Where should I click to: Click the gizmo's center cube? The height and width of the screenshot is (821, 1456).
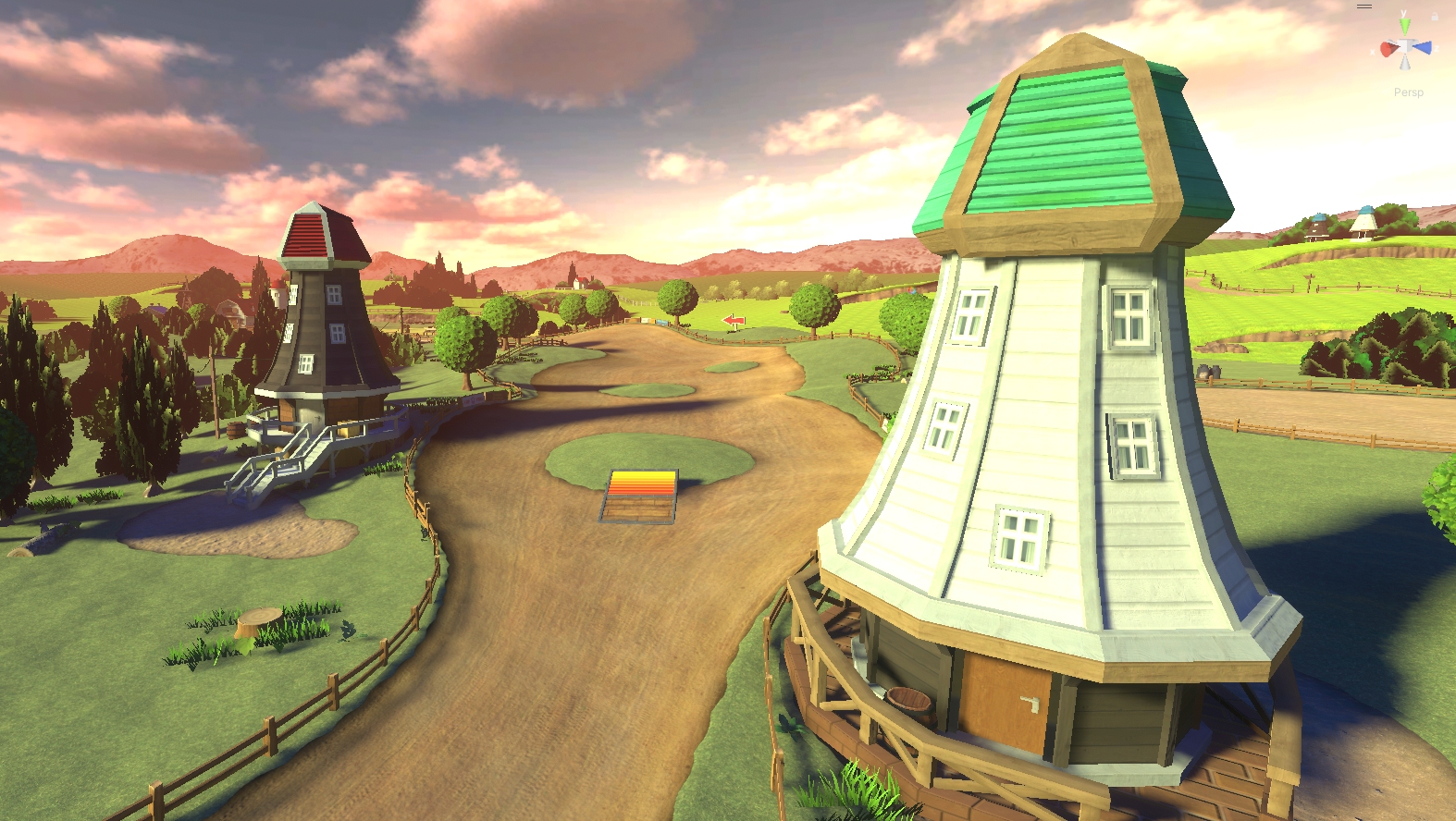pyautogui.click(x=1405, y=46)
